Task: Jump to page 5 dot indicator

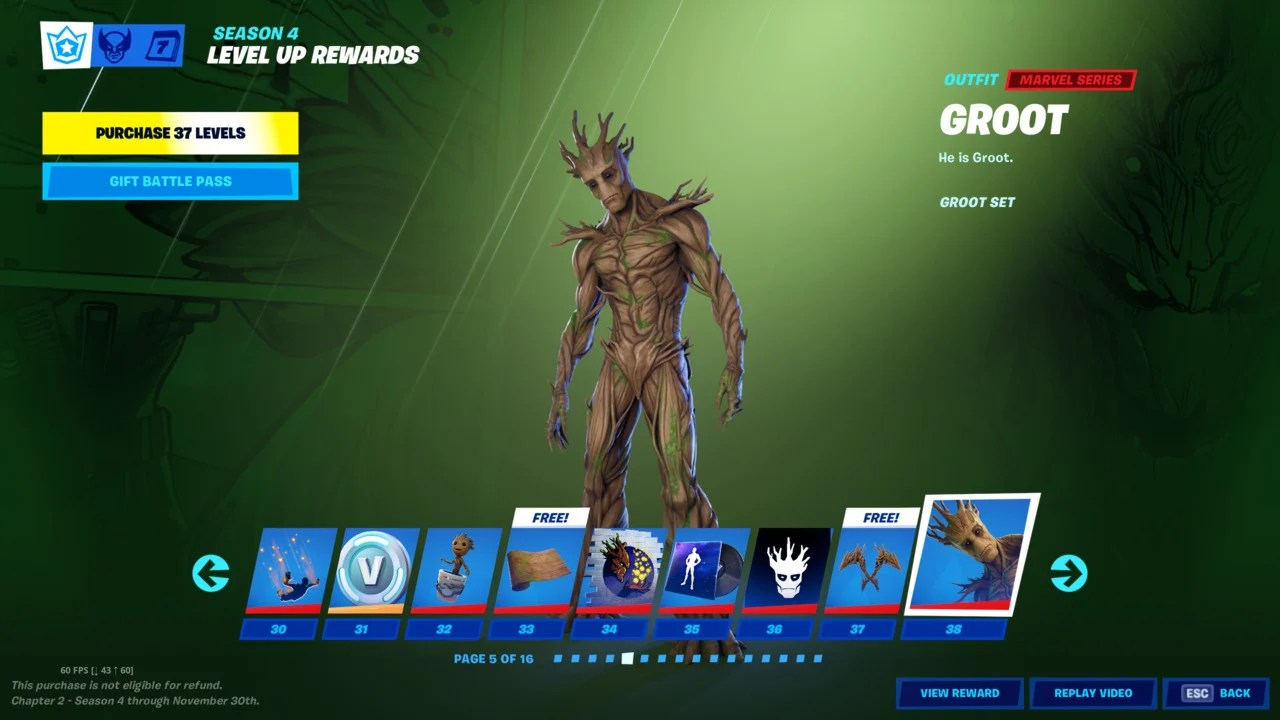Action: [x=627, y=658]
